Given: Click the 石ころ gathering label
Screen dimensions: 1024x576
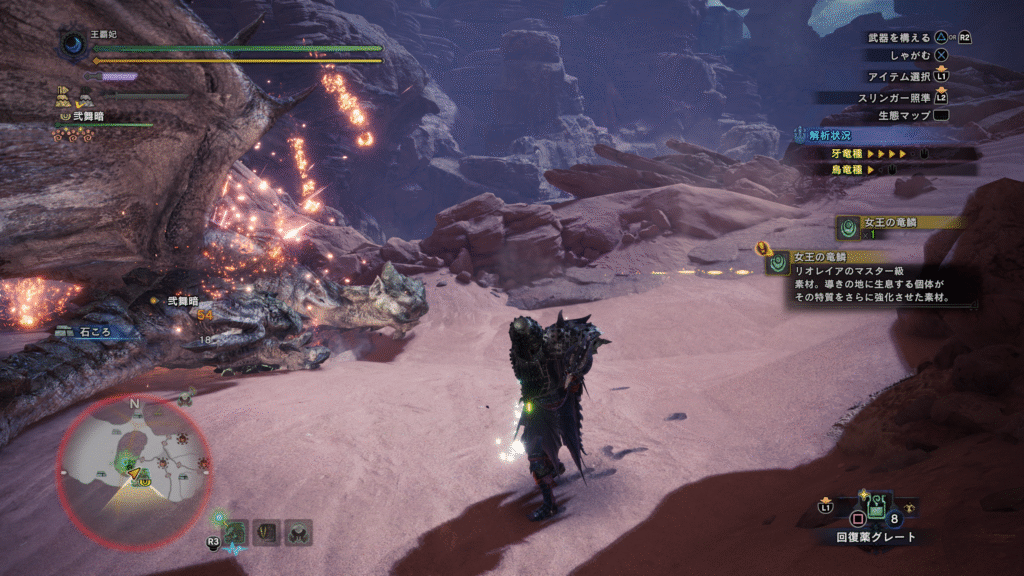Looking at the screenshot, I should click(95, 331).
